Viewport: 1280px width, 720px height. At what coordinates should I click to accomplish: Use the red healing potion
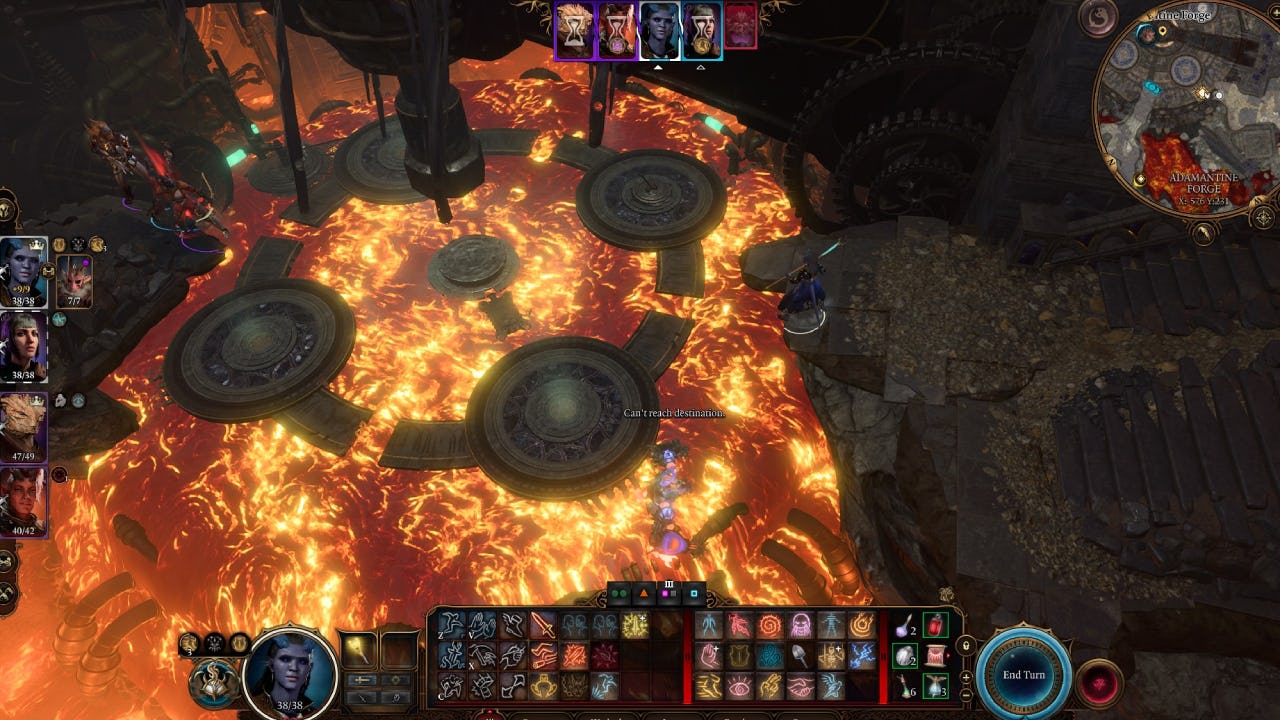935,626
